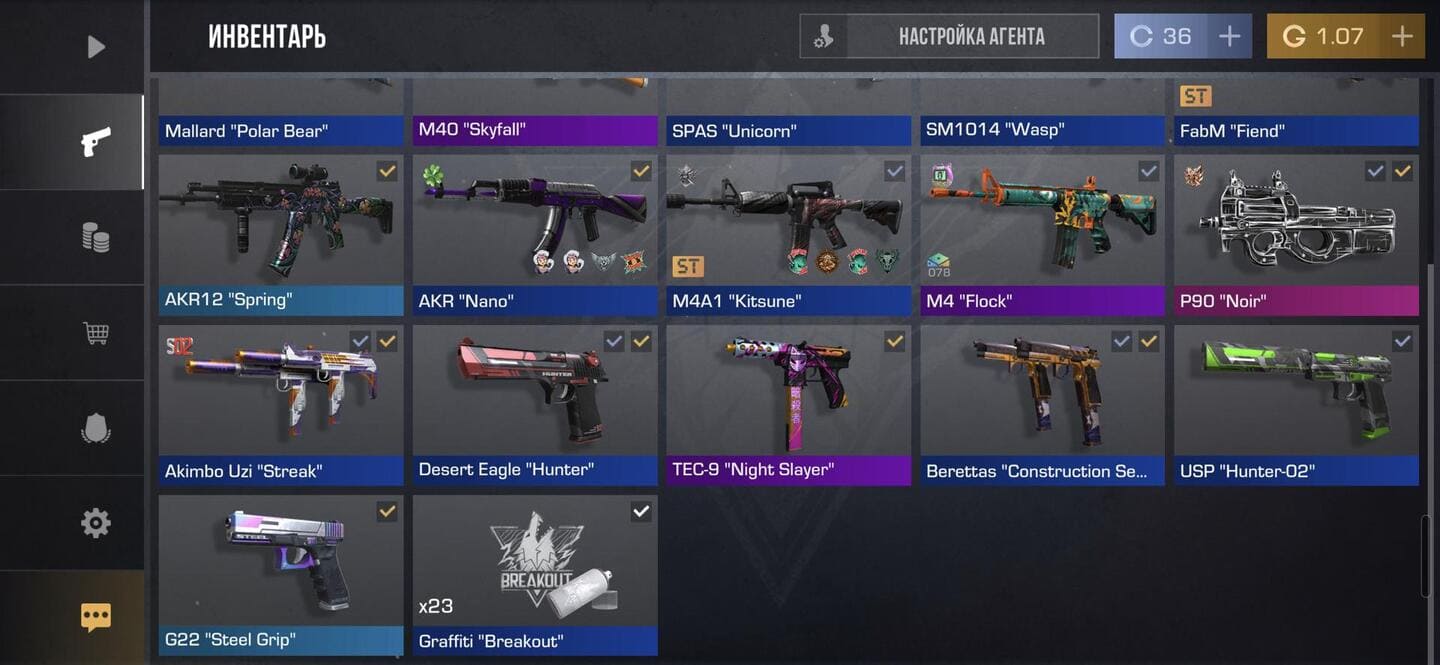
Task: Open the coins stack sidebar tab
Action: (96, 237)
